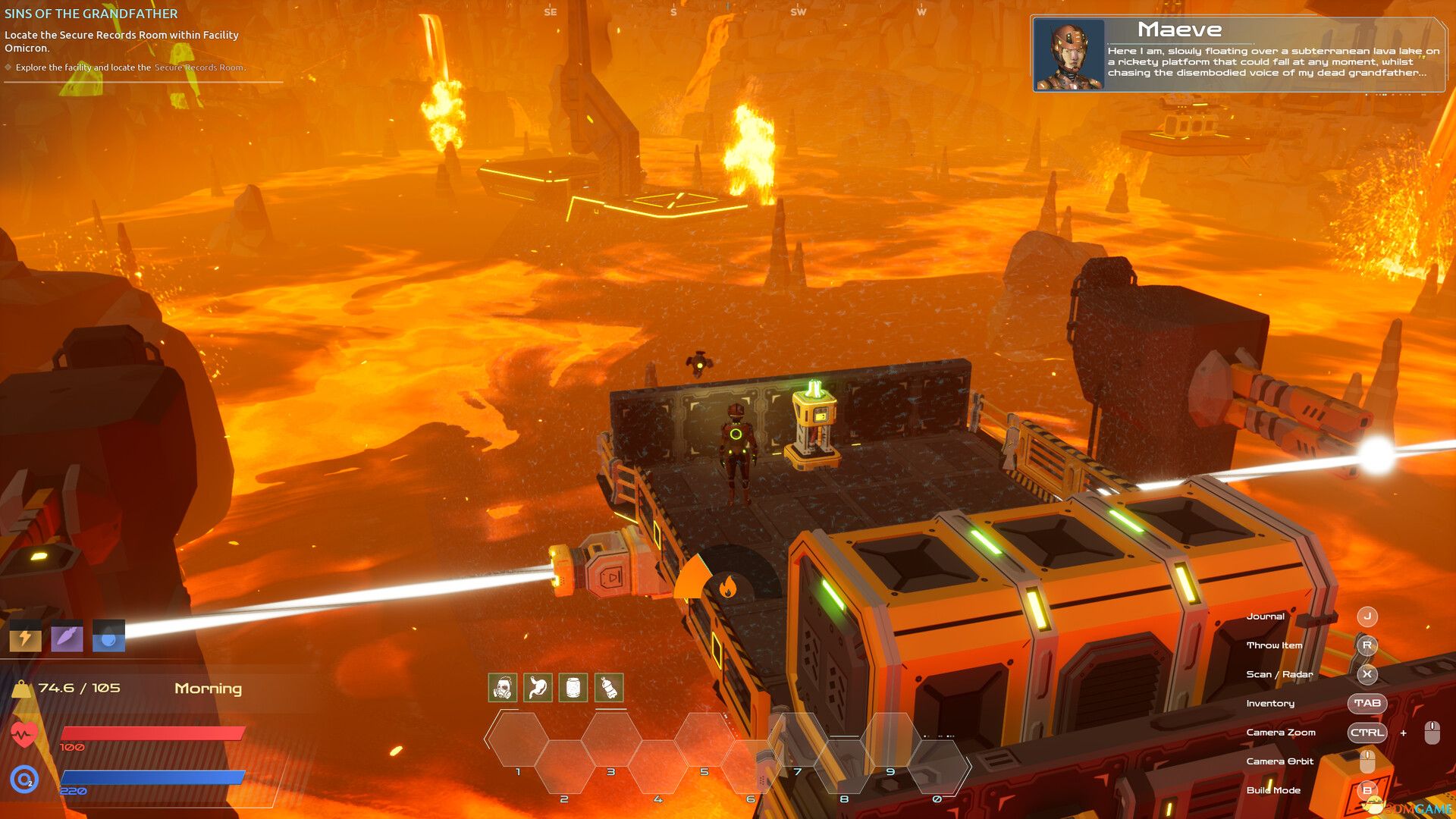The height and width of the screenshot is (819, 1456).
Task: Select the water bottle status icon
Action: (x=607, y=686)
